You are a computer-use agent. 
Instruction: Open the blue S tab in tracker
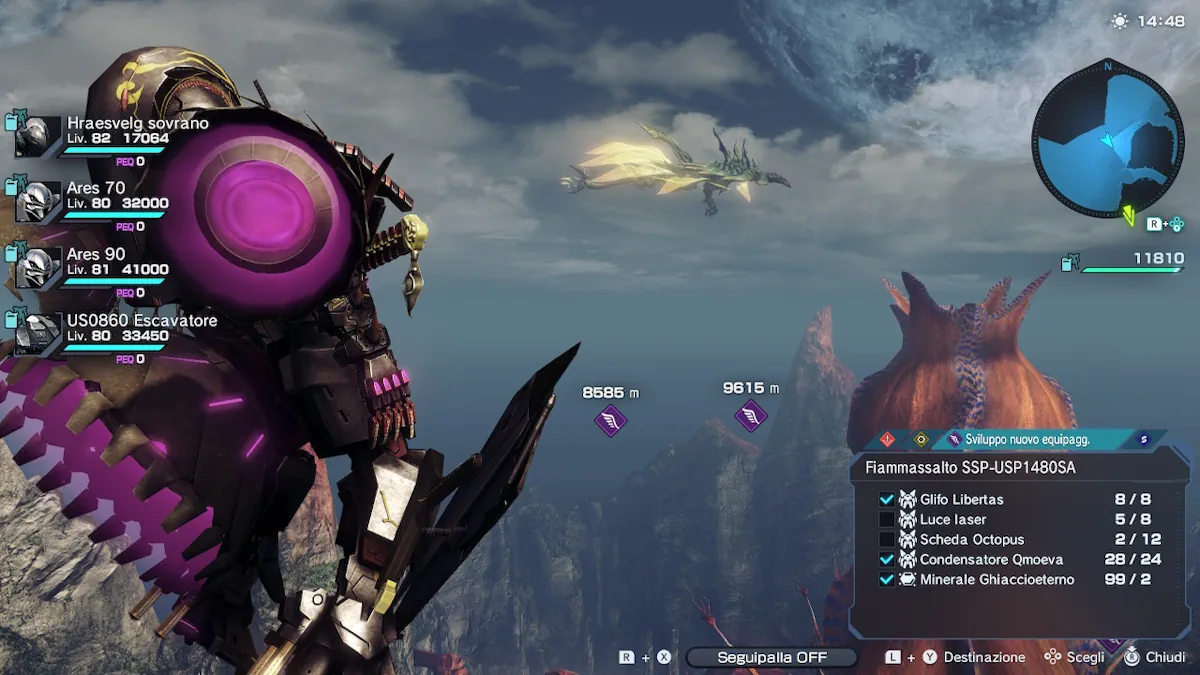point(1144,439)
